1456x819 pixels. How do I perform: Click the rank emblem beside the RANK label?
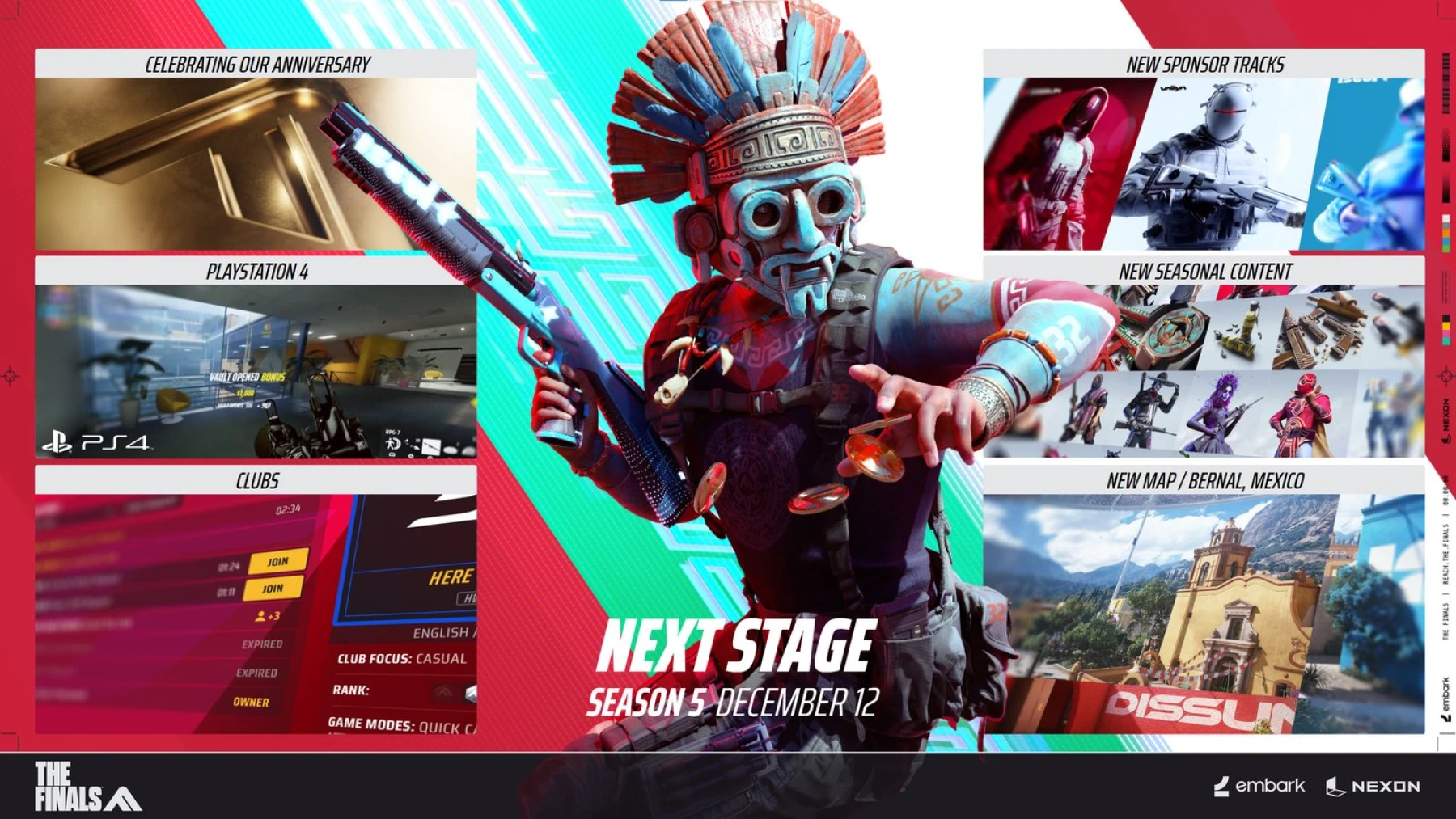pos(443,692)
